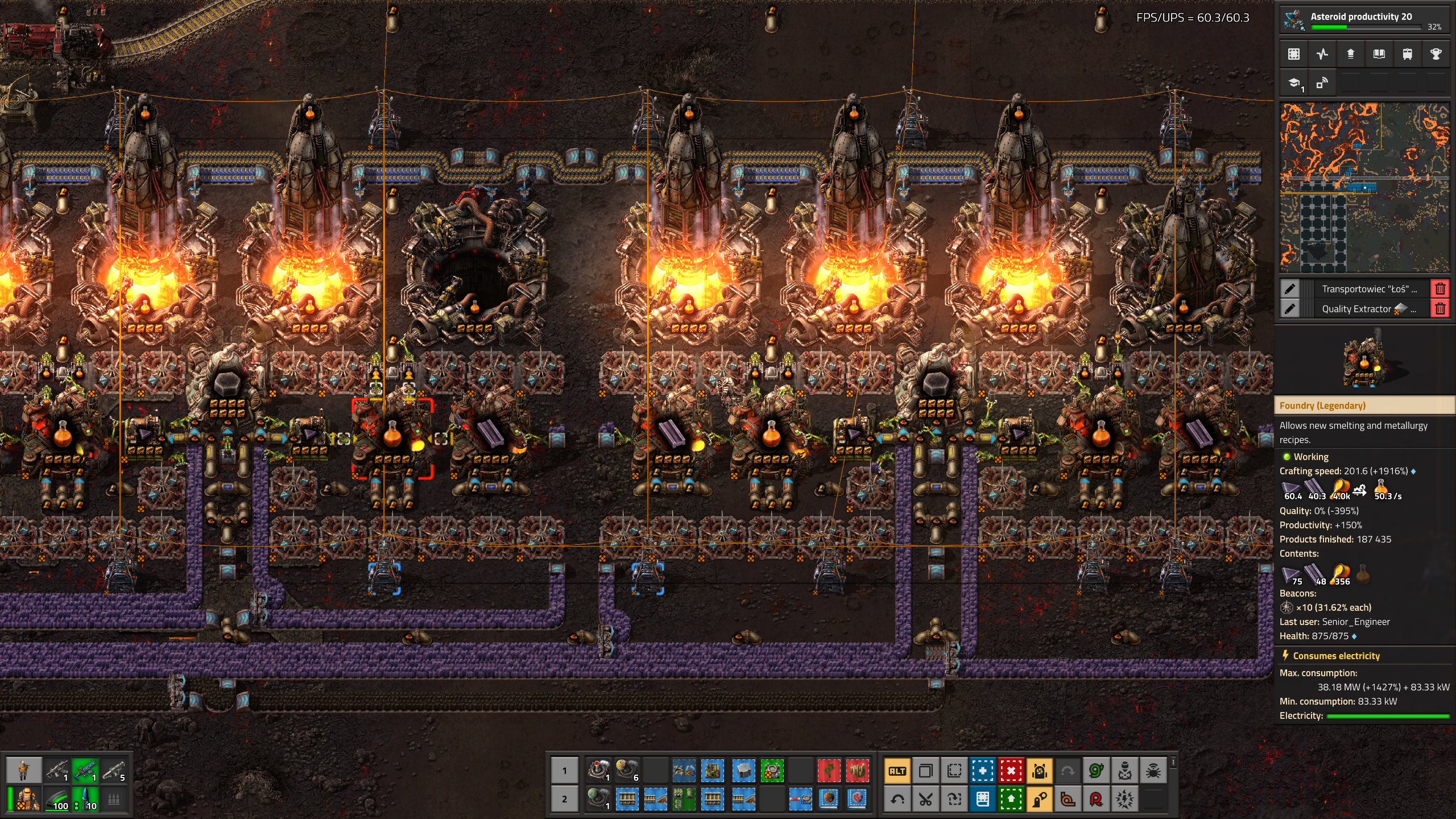Click the undo arrow button

coord(897,800)
